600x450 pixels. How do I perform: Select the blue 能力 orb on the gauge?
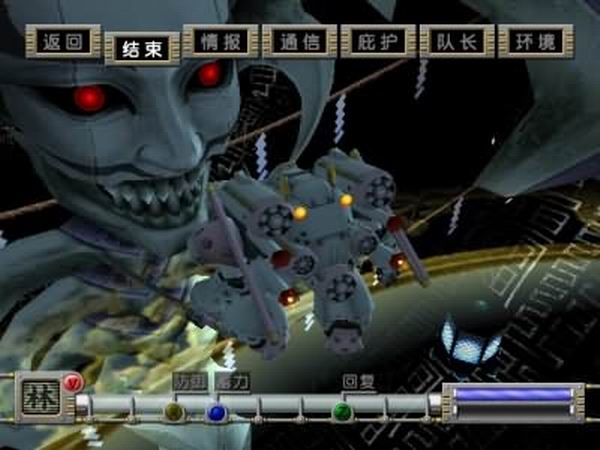coord(216,411)
